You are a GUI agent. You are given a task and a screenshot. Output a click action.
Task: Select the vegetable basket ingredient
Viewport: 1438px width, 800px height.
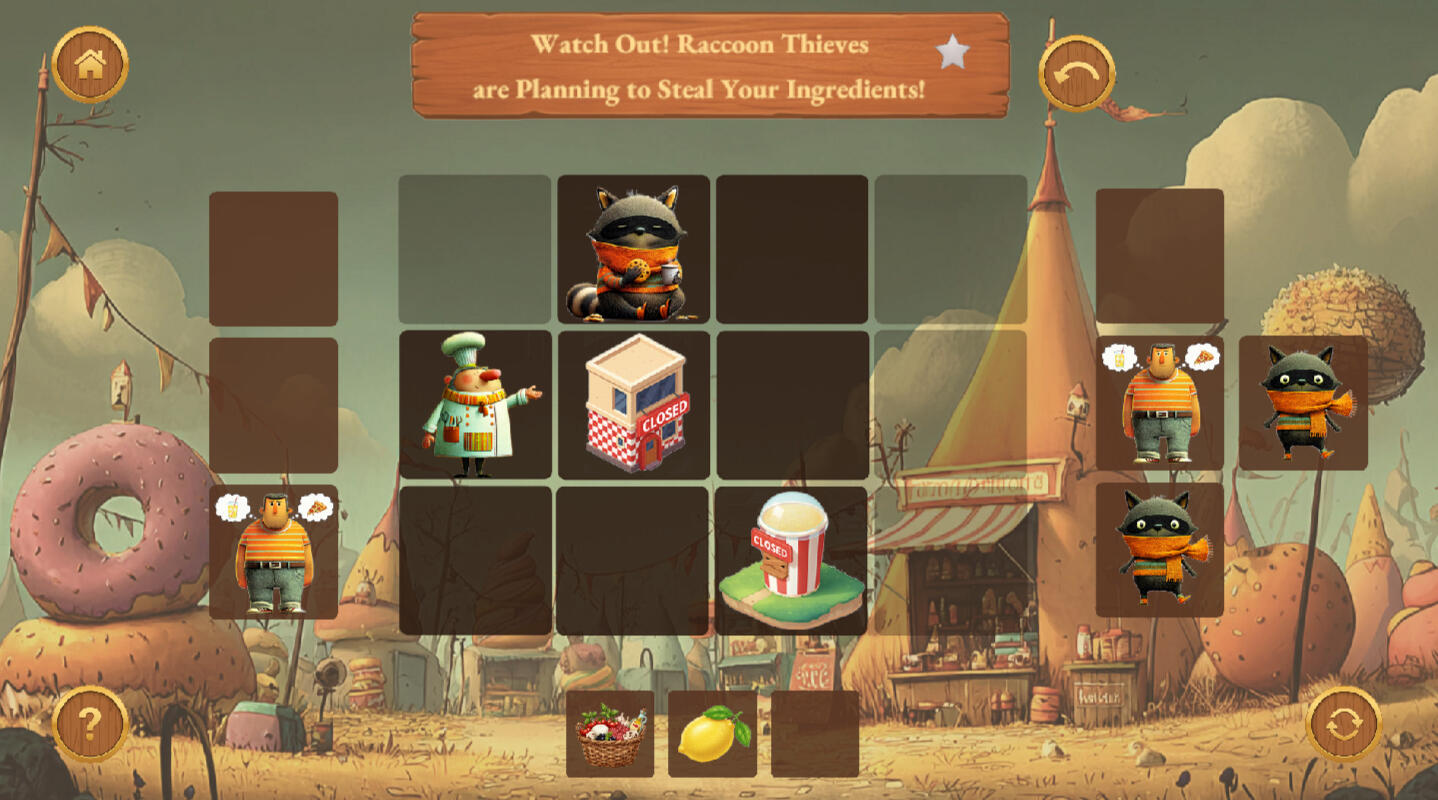[610, 734]
